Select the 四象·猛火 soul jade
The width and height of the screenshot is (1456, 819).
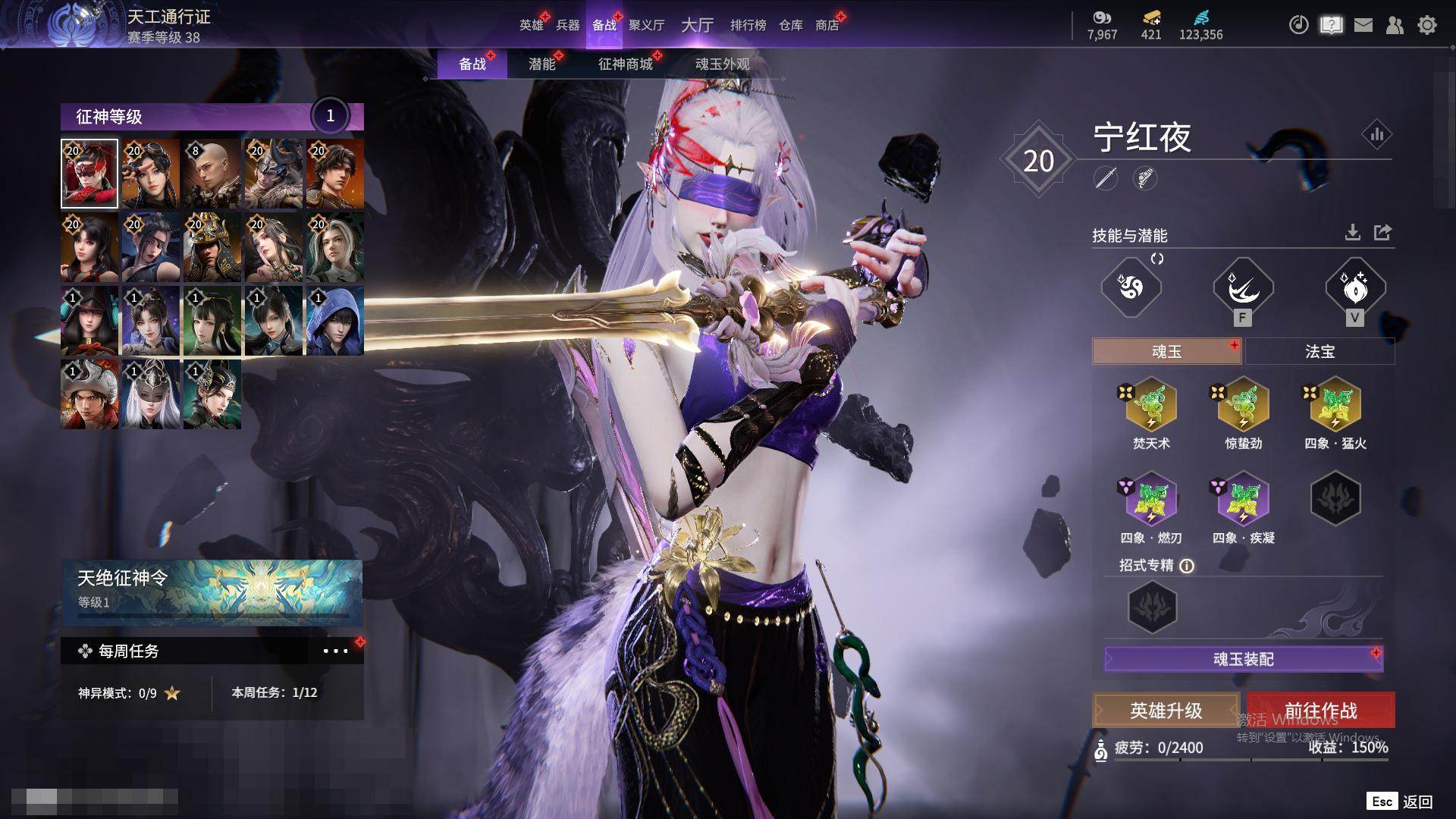point(1335,406)
